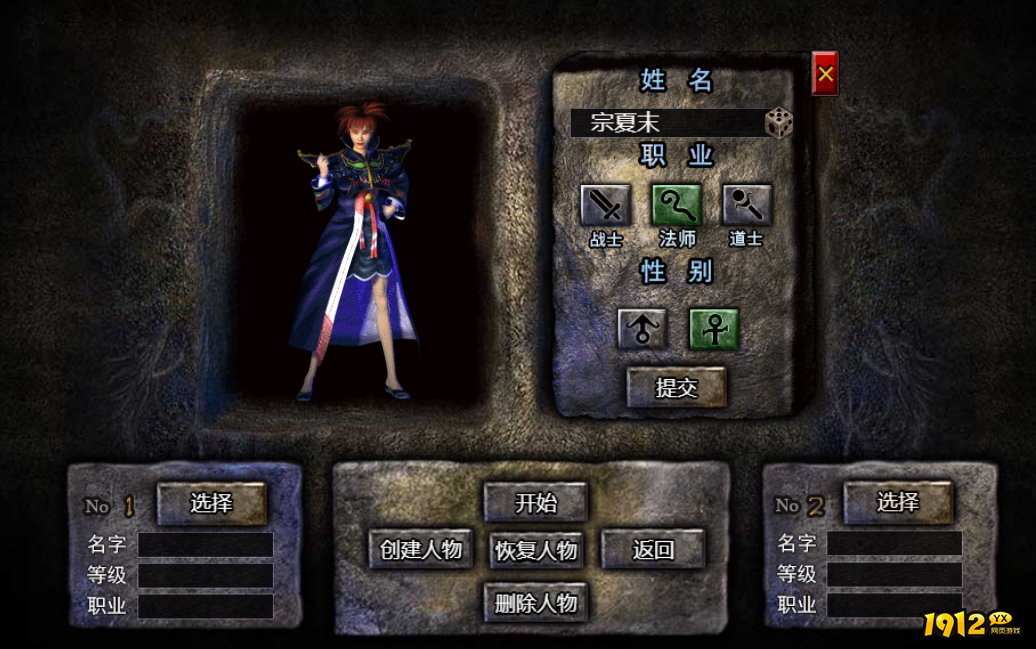Close the character creation panel
The height and width of the screenshot is (649, 1036).
825,73
